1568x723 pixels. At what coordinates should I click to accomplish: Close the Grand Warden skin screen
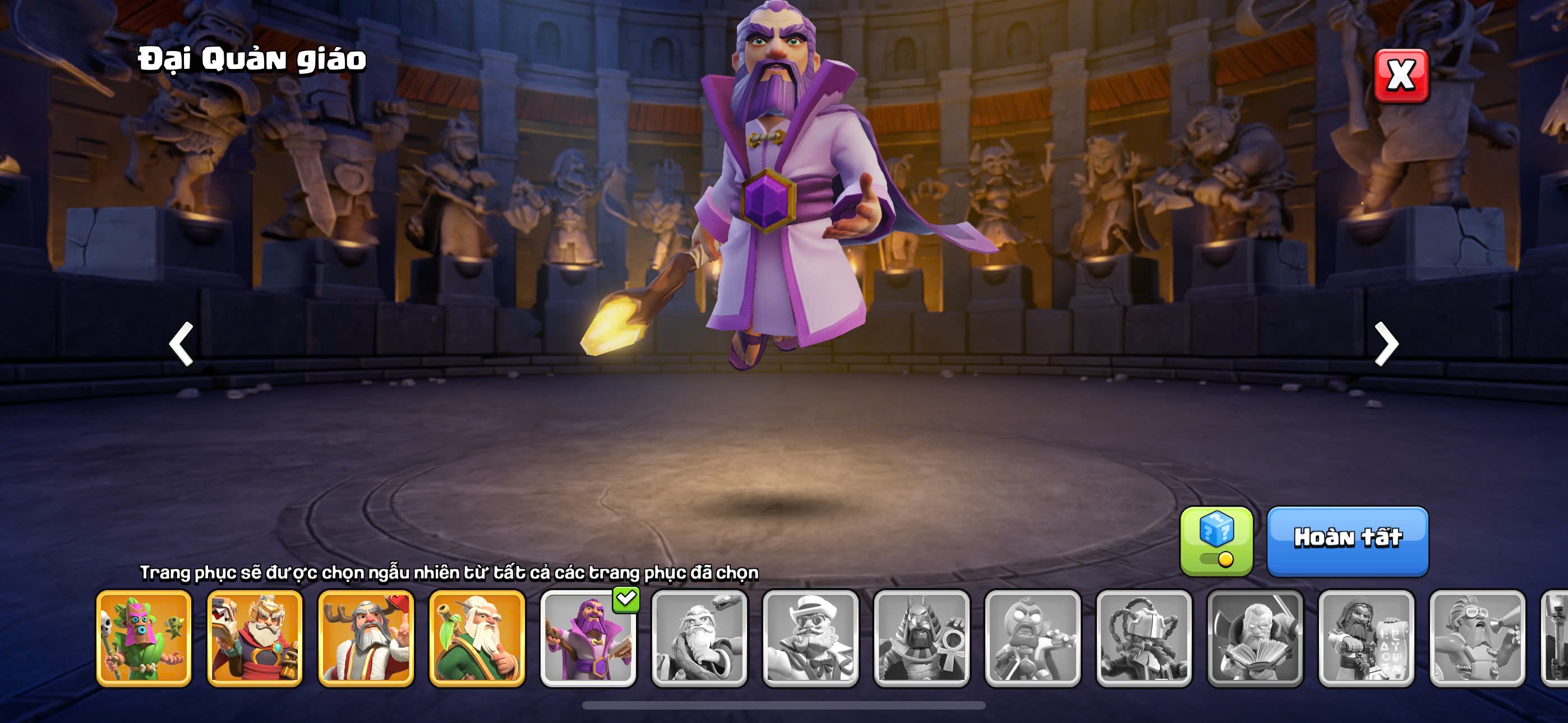pos(1401,76)
